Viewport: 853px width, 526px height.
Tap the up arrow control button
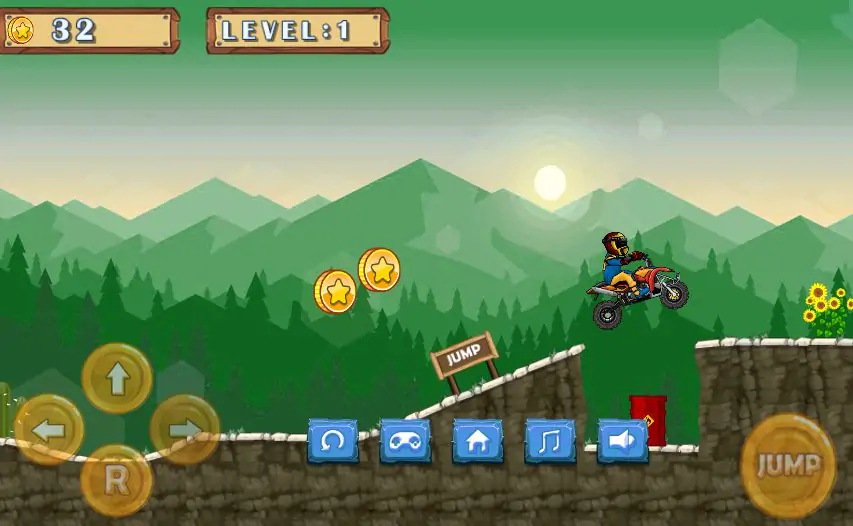coord(117,378)
